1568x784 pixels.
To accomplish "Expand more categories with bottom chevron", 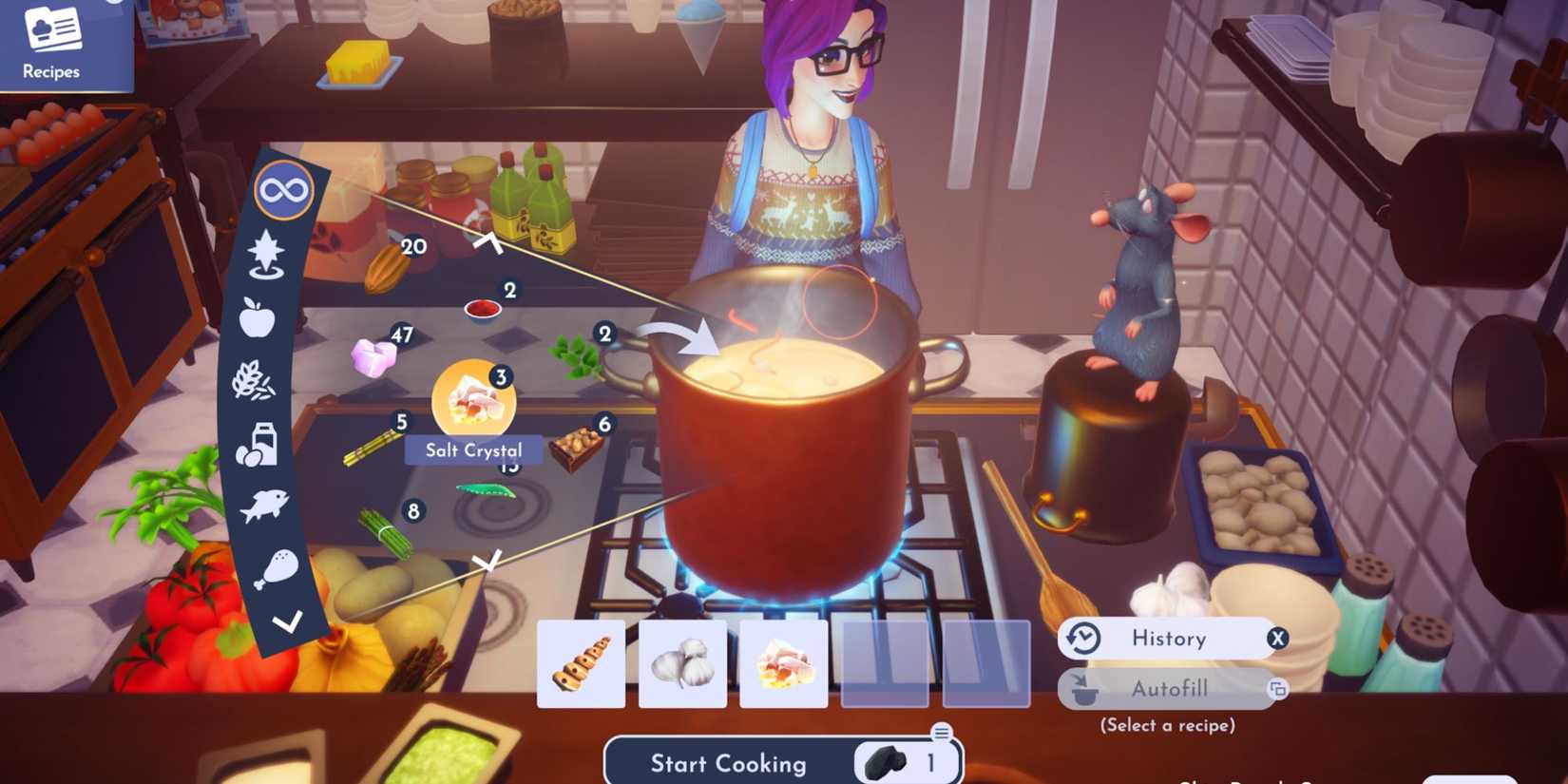I will click(x=285, y=624).
